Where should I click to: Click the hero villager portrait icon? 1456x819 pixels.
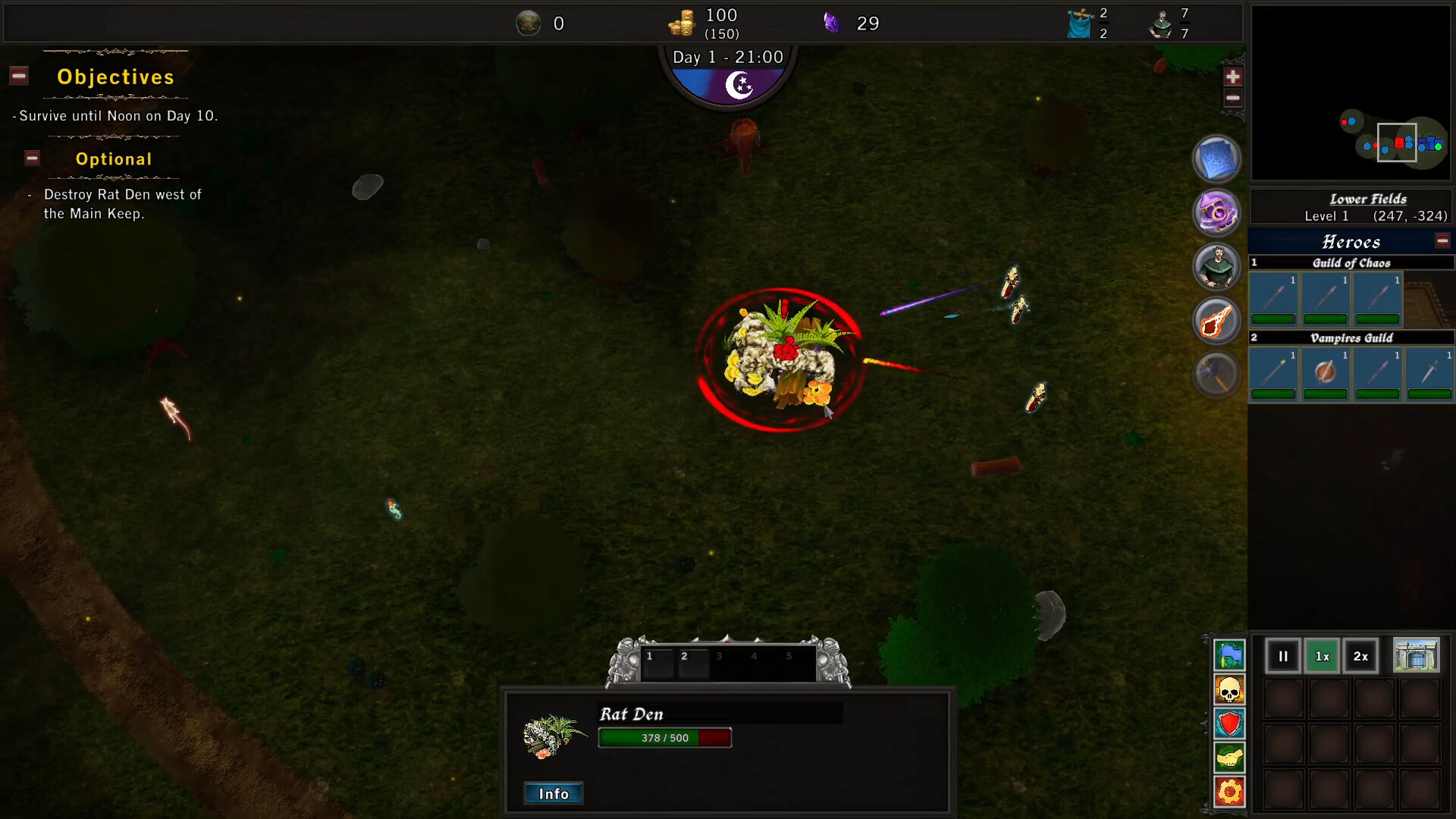click(x=1216, y=266)
